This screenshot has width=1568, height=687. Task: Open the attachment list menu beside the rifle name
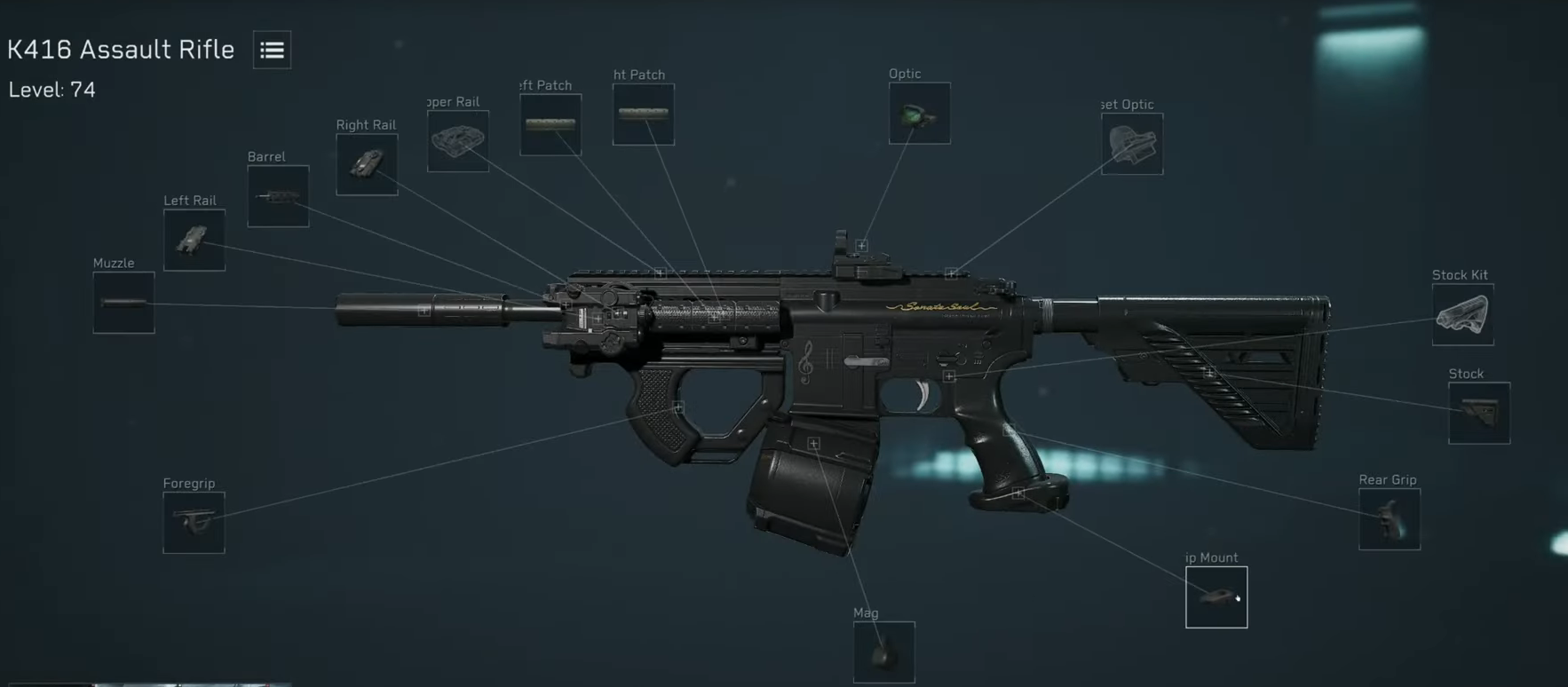[x=272, y=49]
